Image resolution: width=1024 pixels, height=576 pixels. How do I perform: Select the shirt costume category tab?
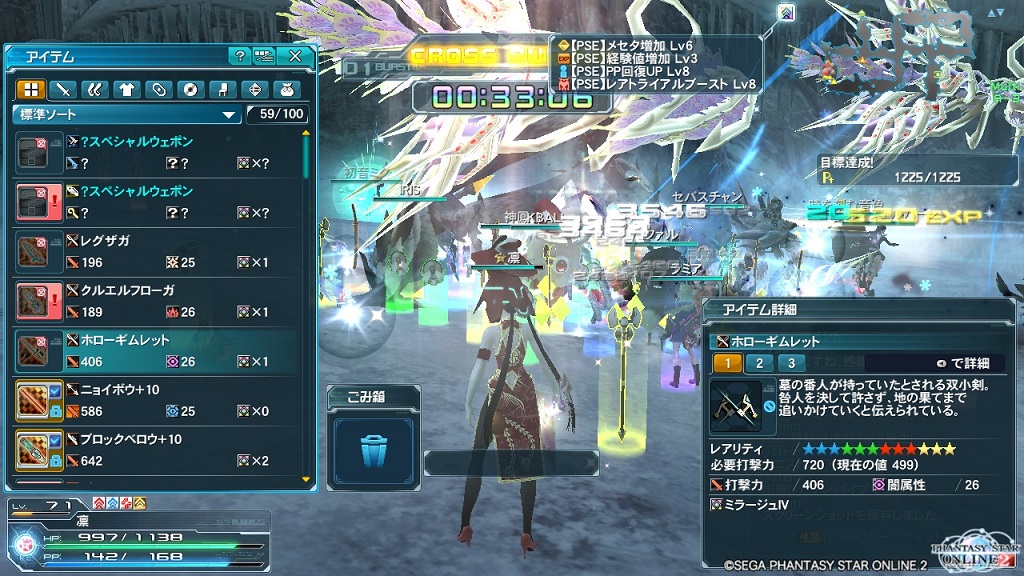pyautogui.click(x=125, y=89)
